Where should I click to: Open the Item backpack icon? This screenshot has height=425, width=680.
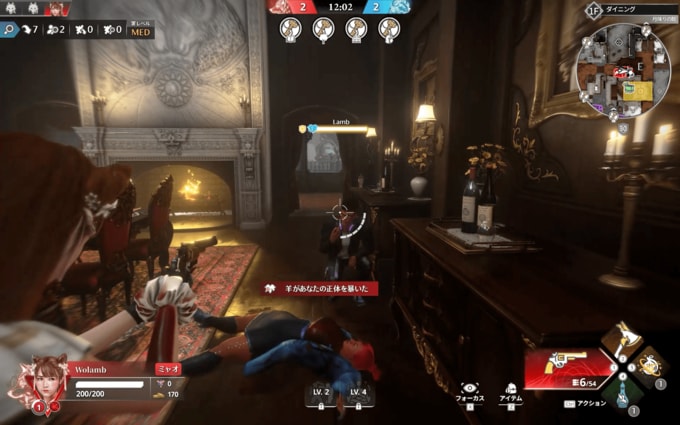[509, 388]
